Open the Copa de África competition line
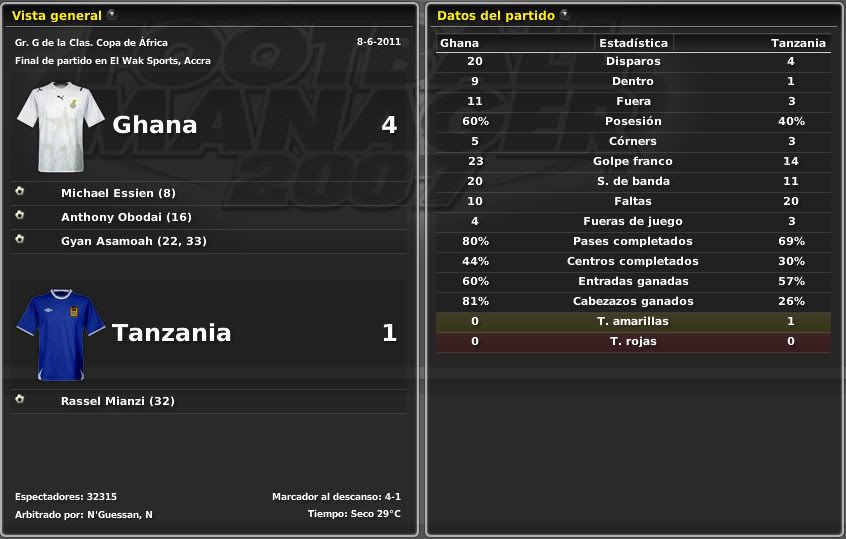The image size is (846, 539). (92, 43)
